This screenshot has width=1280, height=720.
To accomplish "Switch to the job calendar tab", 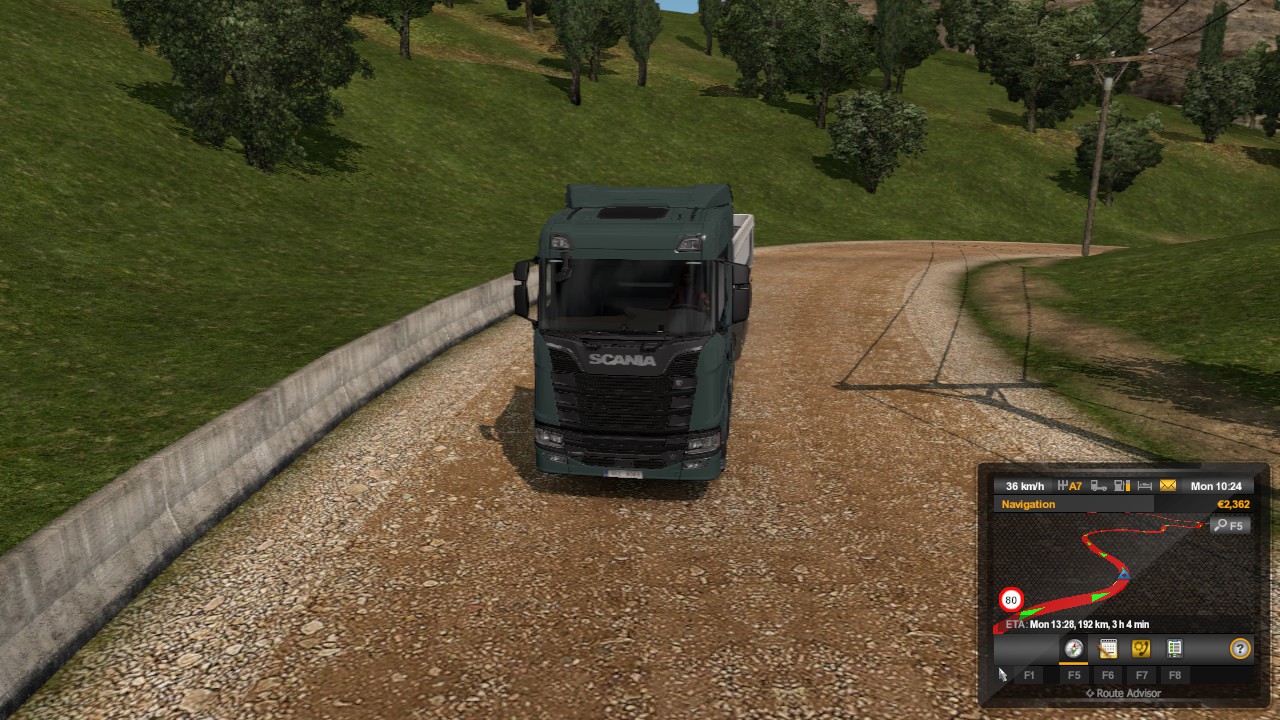I will 1107,648.
